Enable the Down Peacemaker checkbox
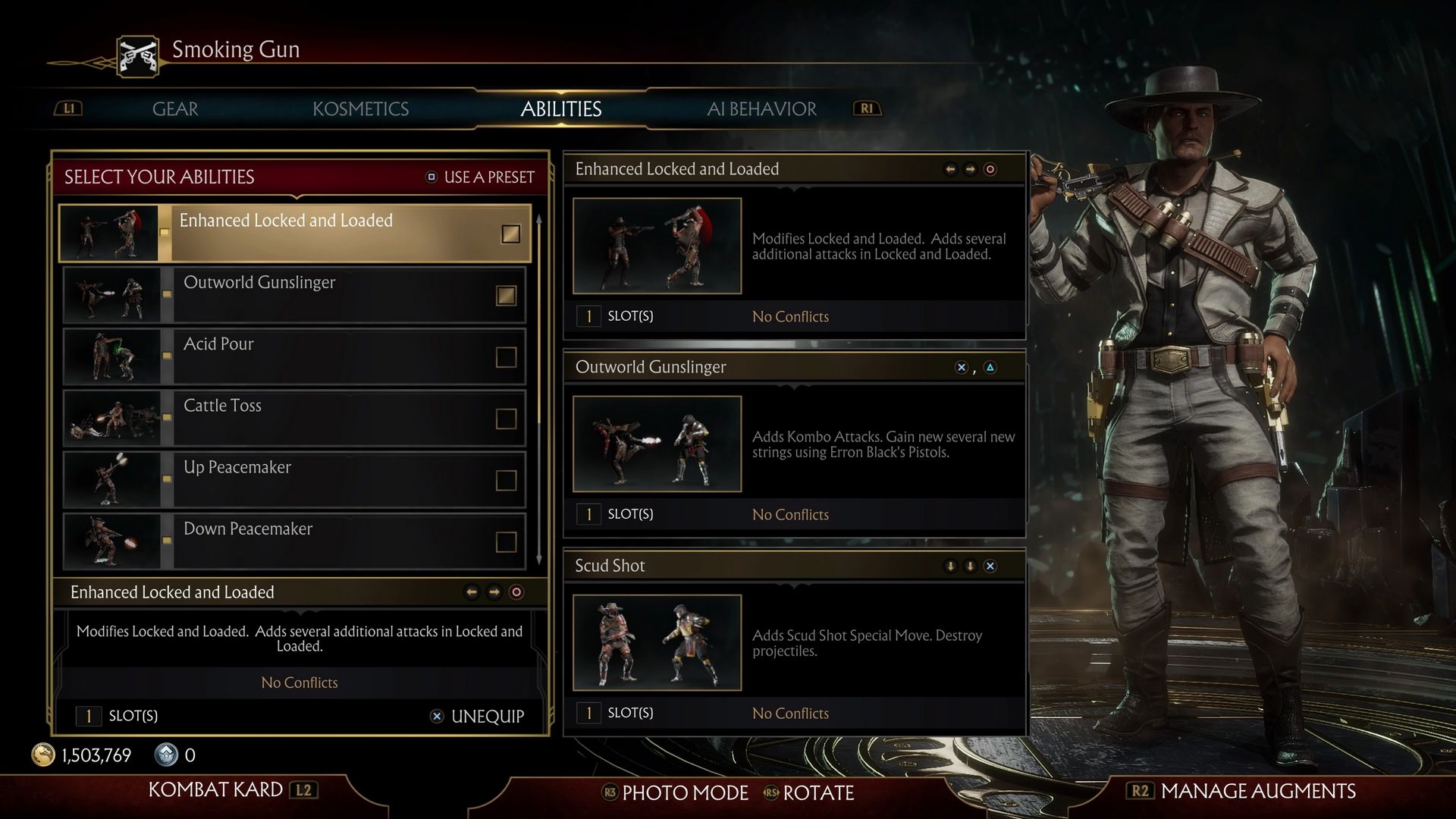The width and height of the screenshot is (1456, 819). click(x=506, y=541)
